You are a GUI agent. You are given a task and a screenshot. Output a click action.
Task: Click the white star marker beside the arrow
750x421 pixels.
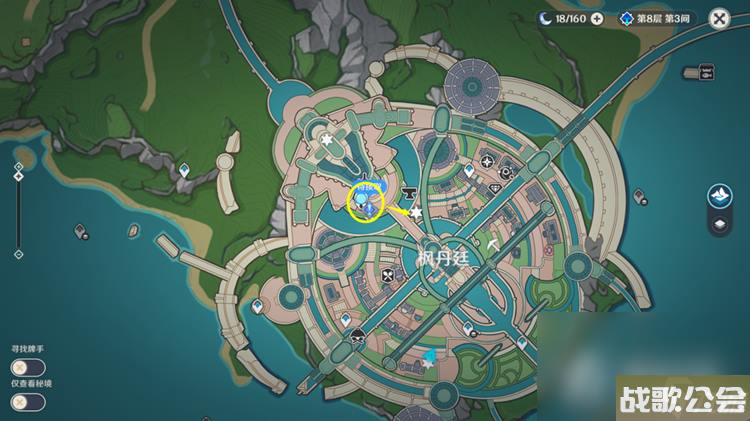(x=416, y=212)
